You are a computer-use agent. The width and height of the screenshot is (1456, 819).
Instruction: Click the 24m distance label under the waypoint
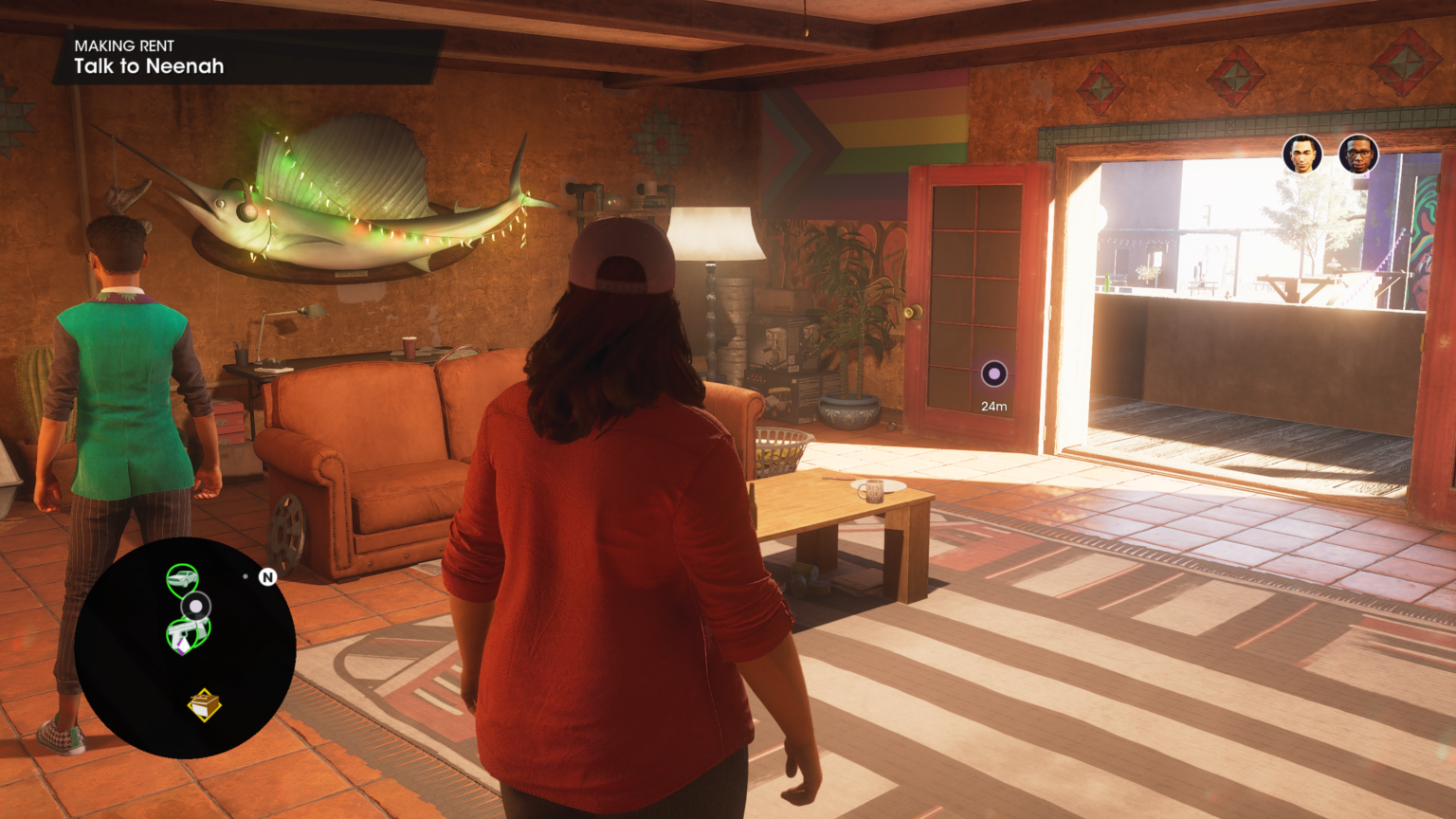tap(993, 405)
